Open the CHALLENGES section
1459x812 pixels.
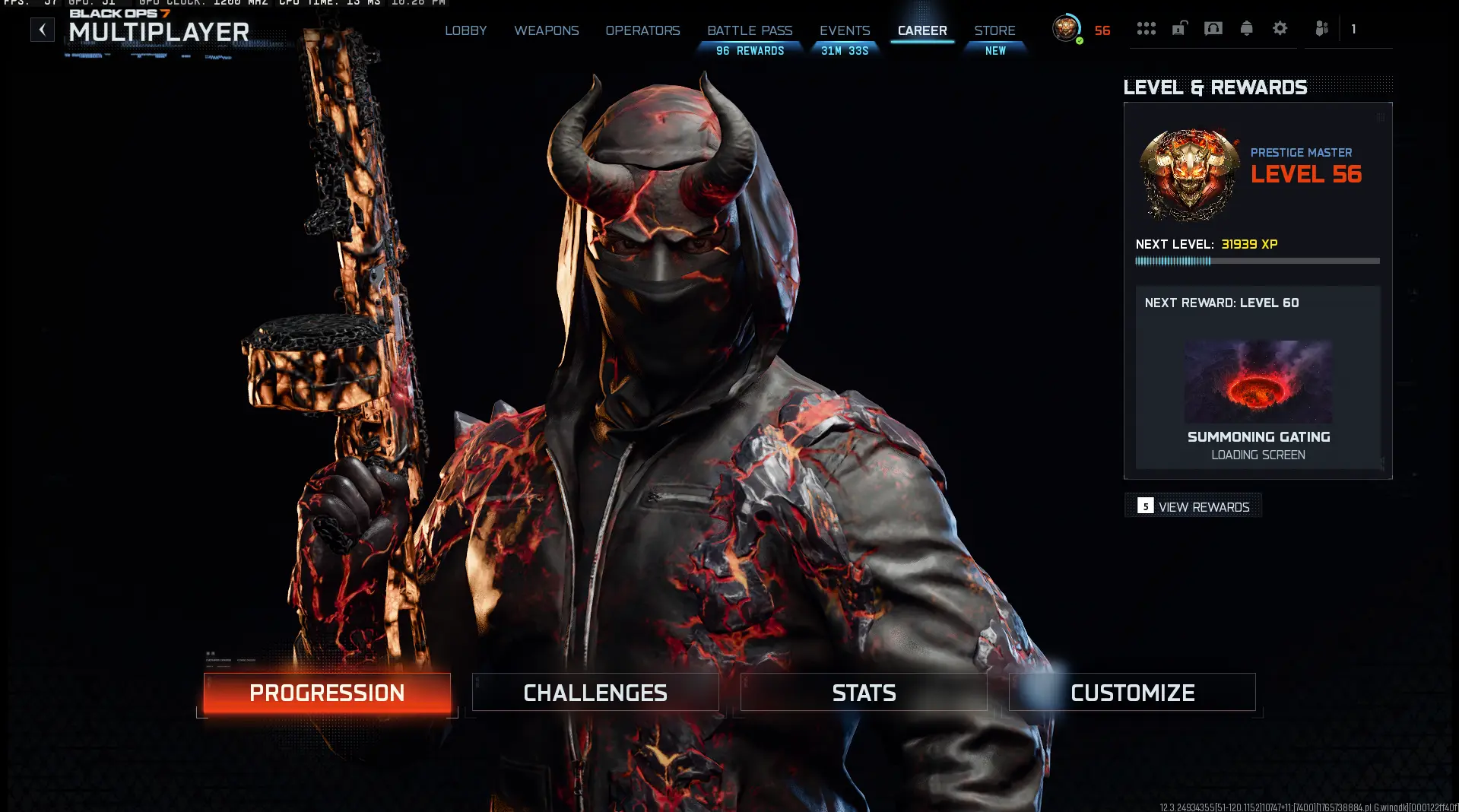tap(595, 693)
